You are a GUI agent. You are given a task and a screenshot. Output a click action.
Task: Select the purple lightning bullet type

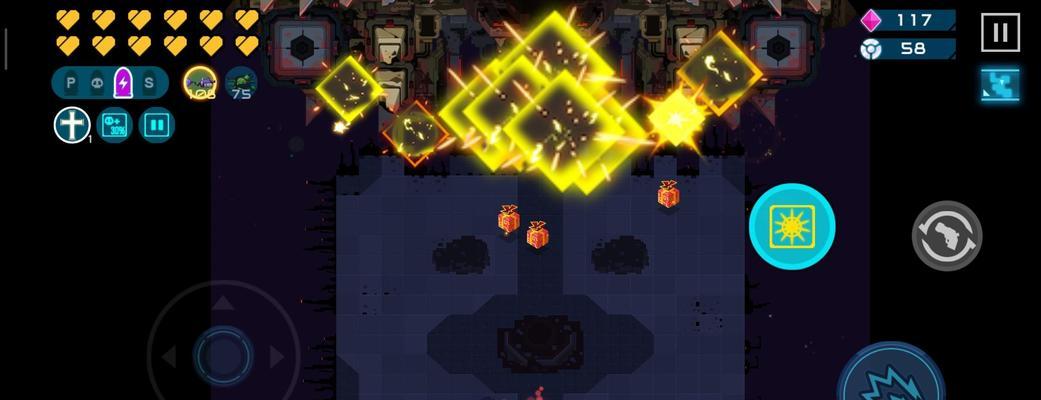coord(123,83)
